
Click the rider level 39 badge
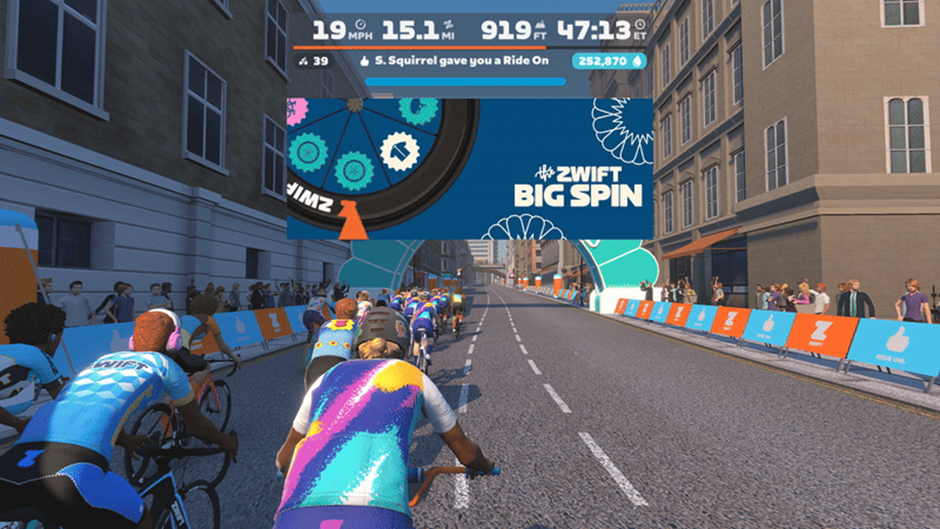(314, 61)
